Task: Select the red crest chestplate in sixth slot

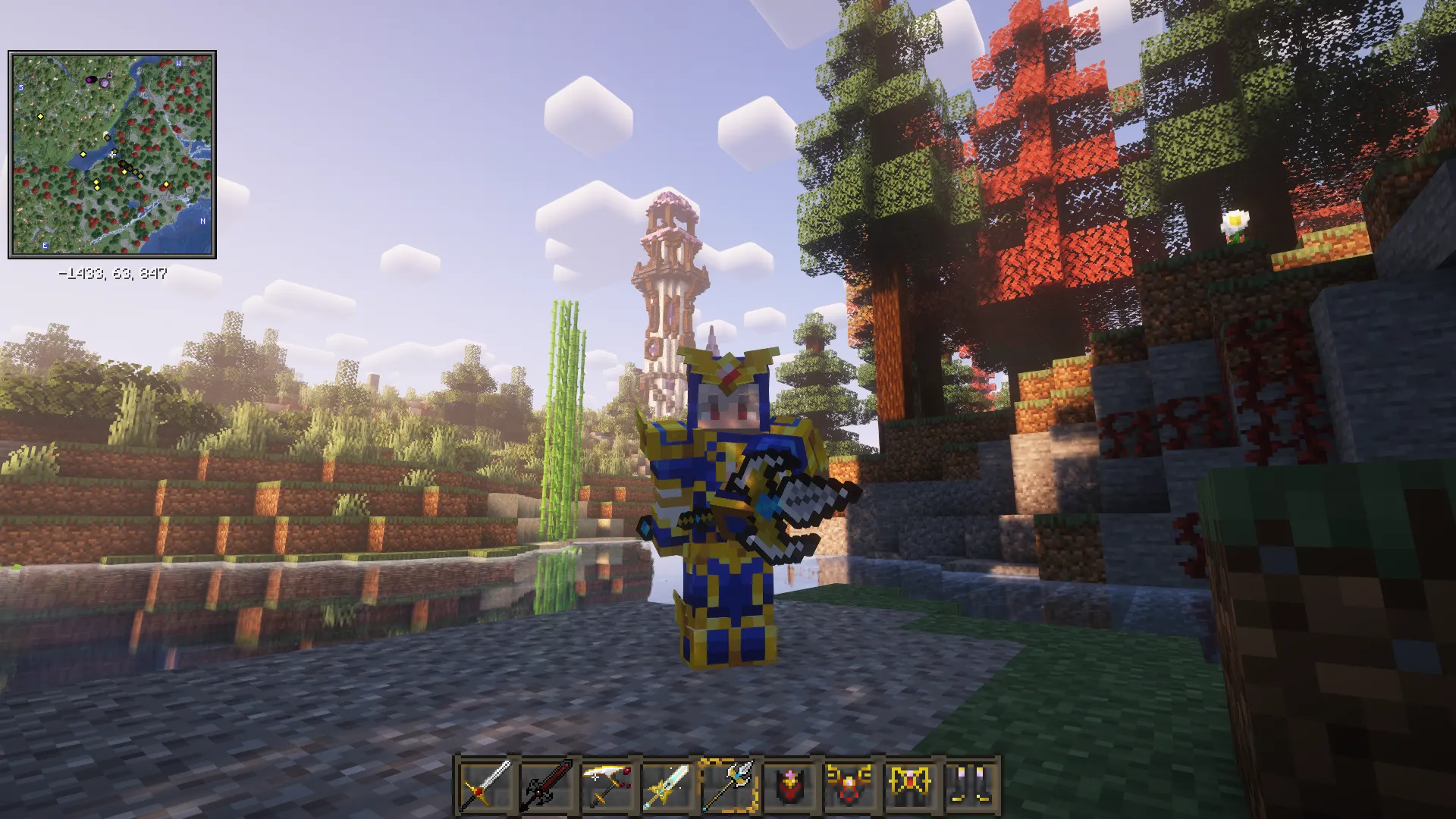Action: [791, 783]
